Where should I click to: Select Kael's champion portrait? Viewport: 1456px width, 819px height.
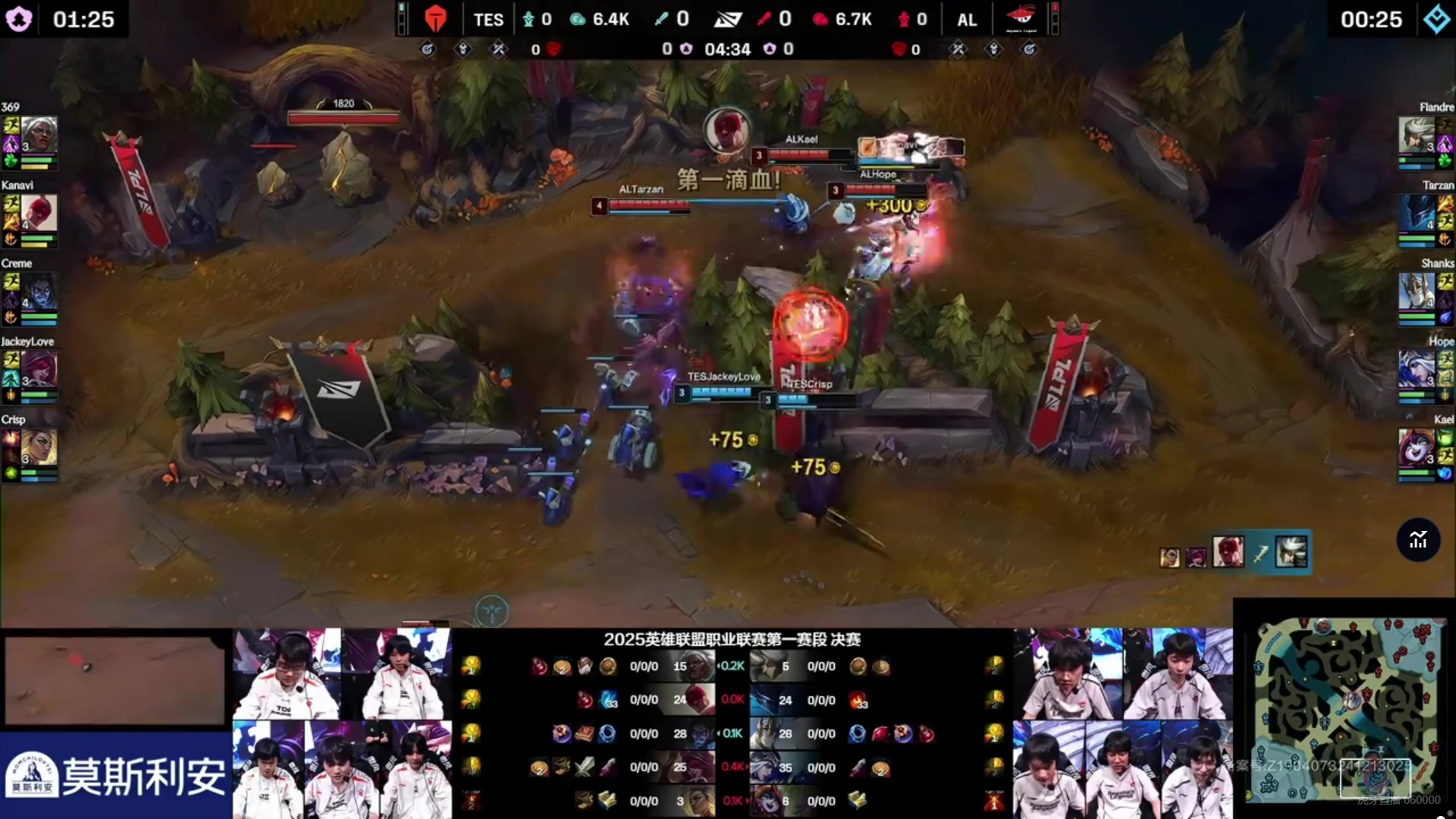click(1416, 447)
